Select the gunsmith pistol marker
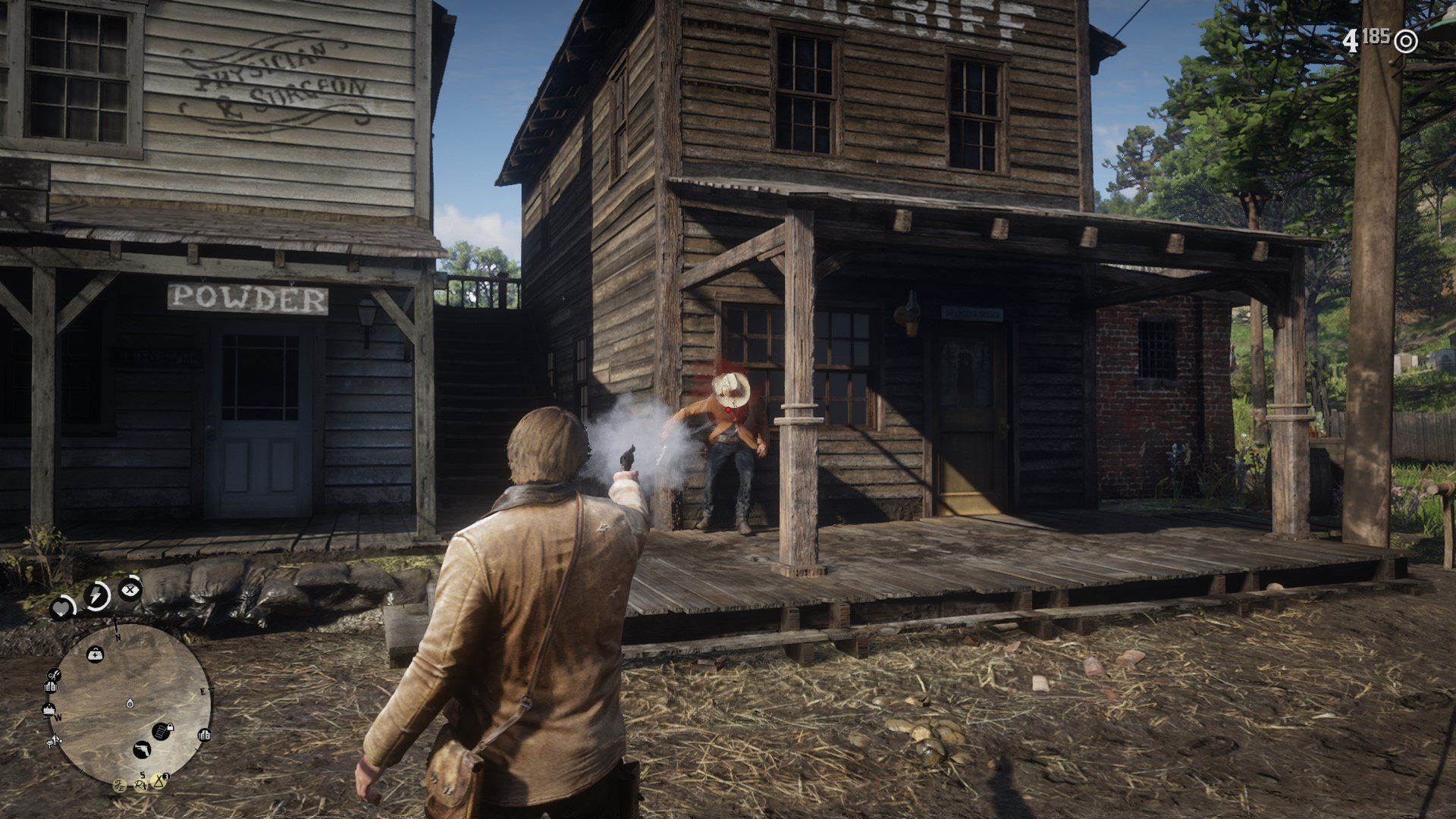This screenshot has width=1456, height=819. (x=141, y=750)
